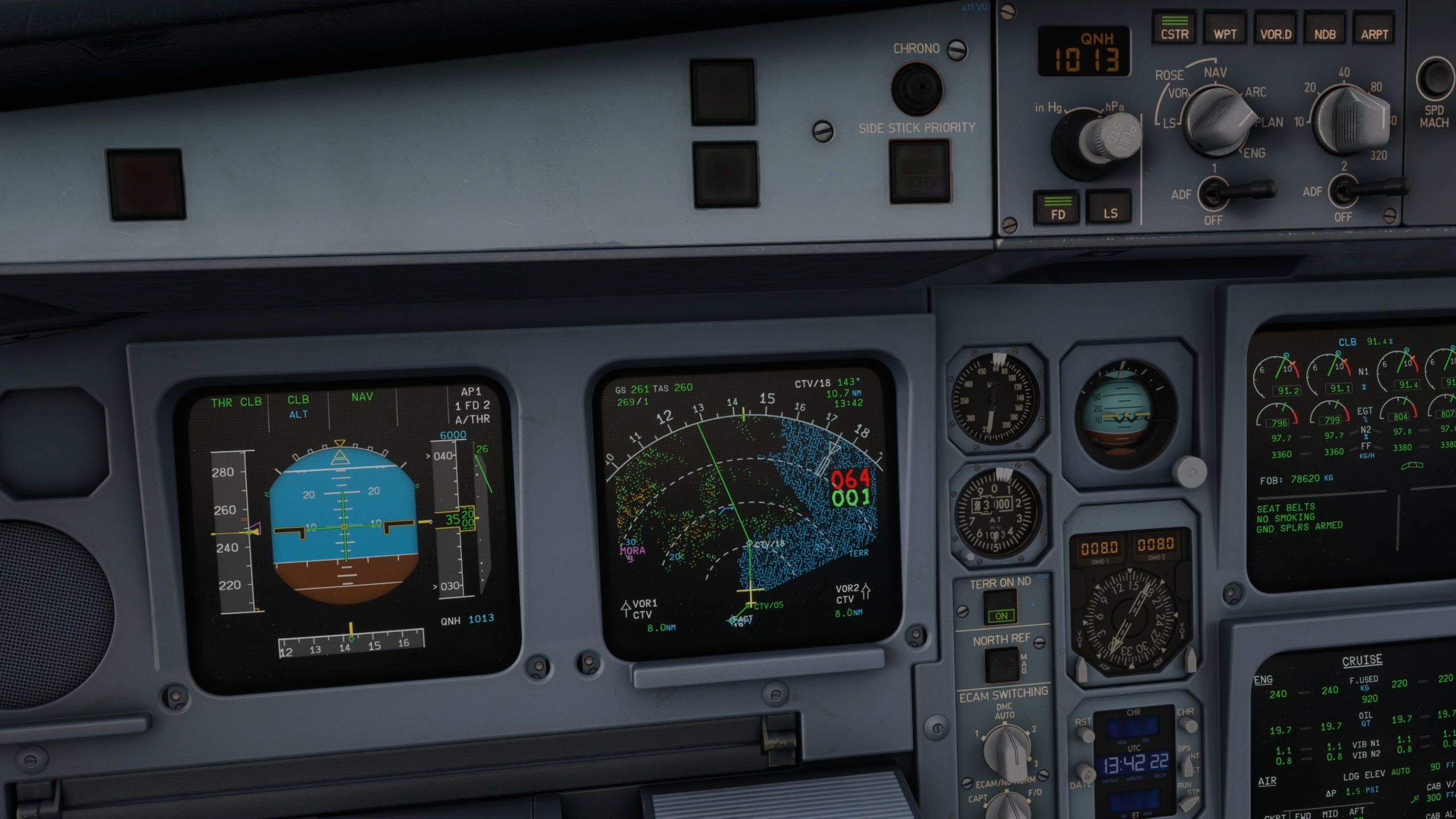Click the ECAM SWITCHING DMC knob

point(1007,750)
